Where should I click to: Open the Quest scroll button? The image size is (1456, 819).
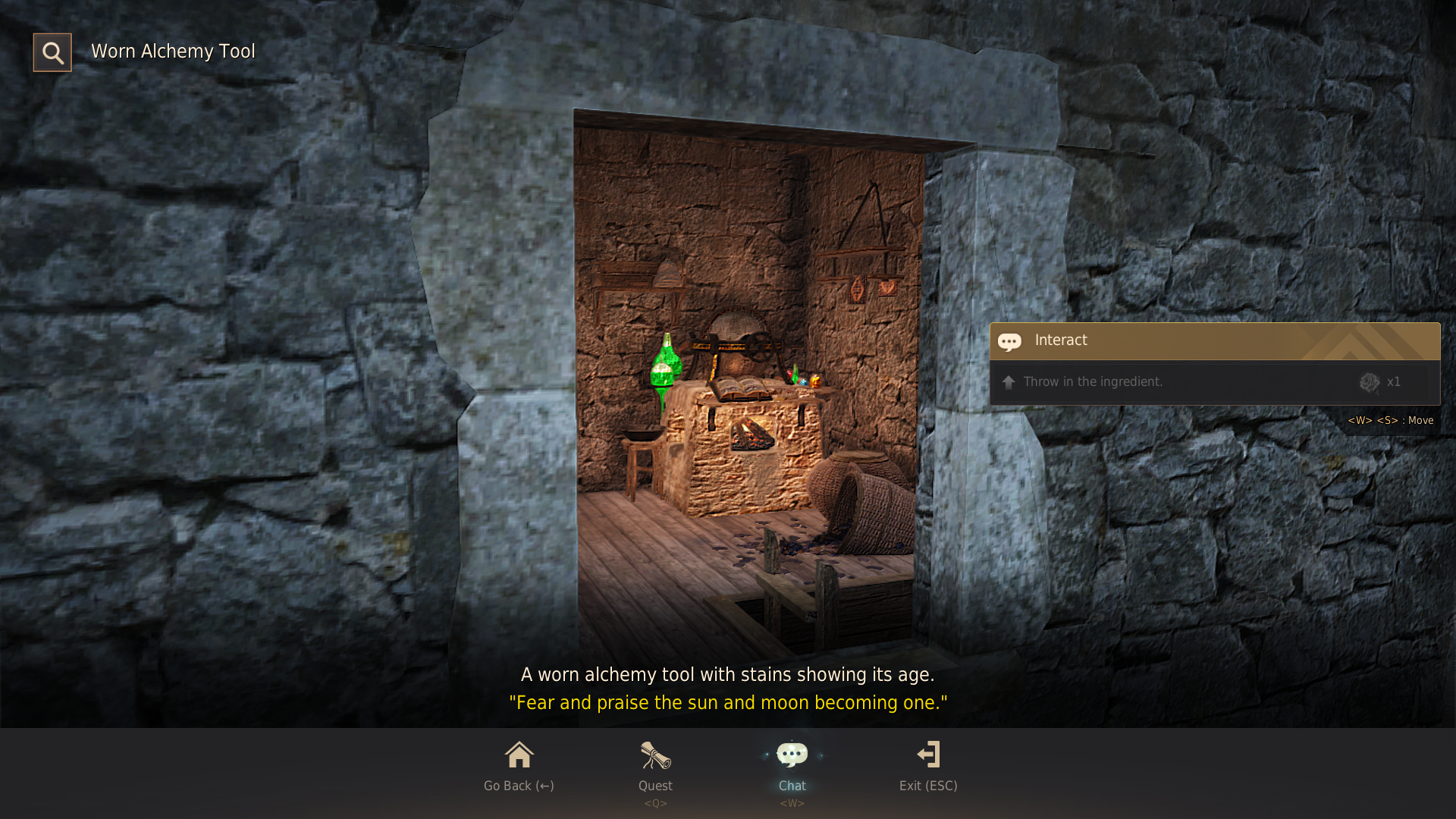pyautogui.click(x=655, y=764)
